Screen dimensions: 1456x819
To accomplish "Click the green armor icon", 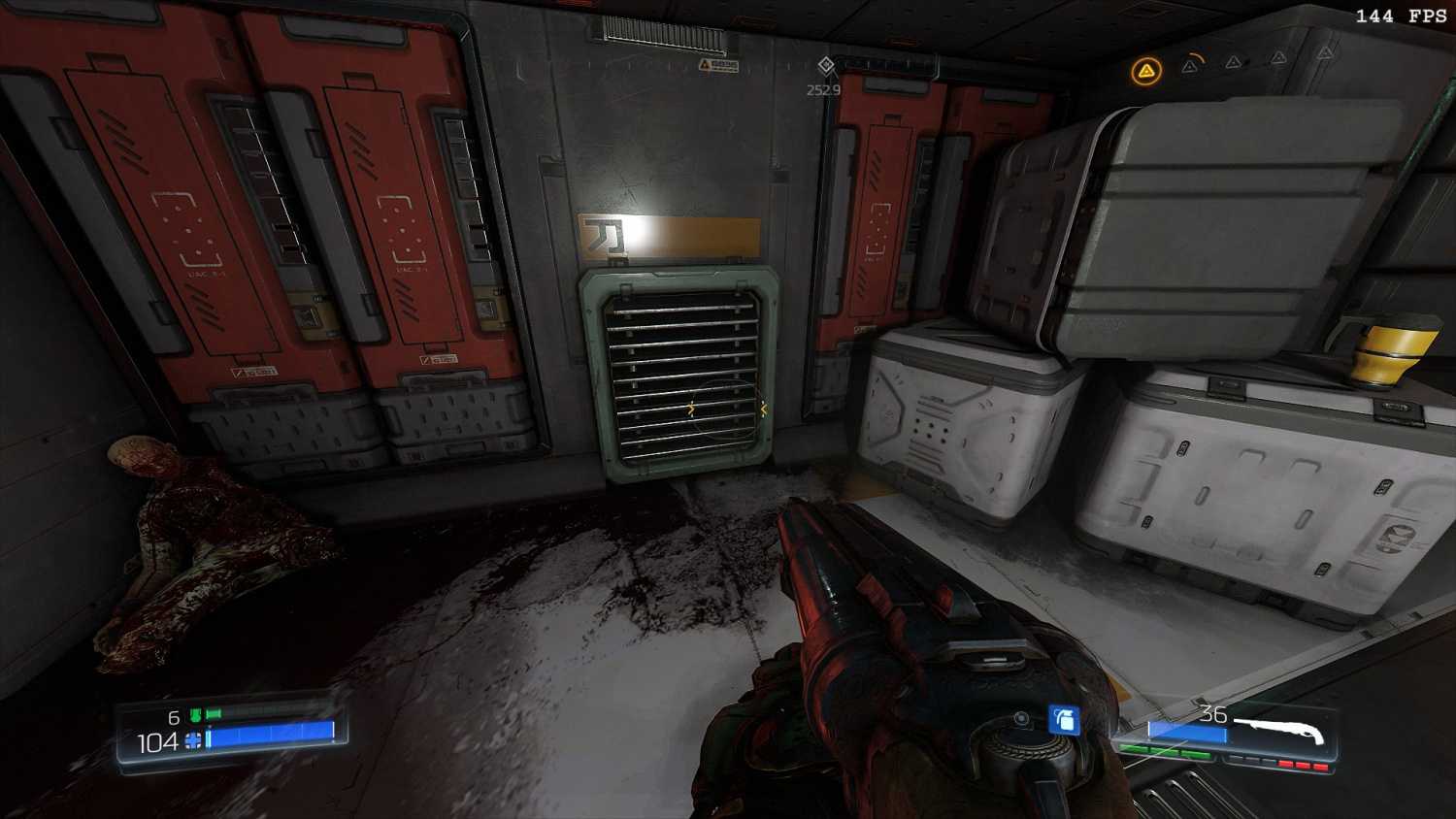I will (x=196, y=716).
